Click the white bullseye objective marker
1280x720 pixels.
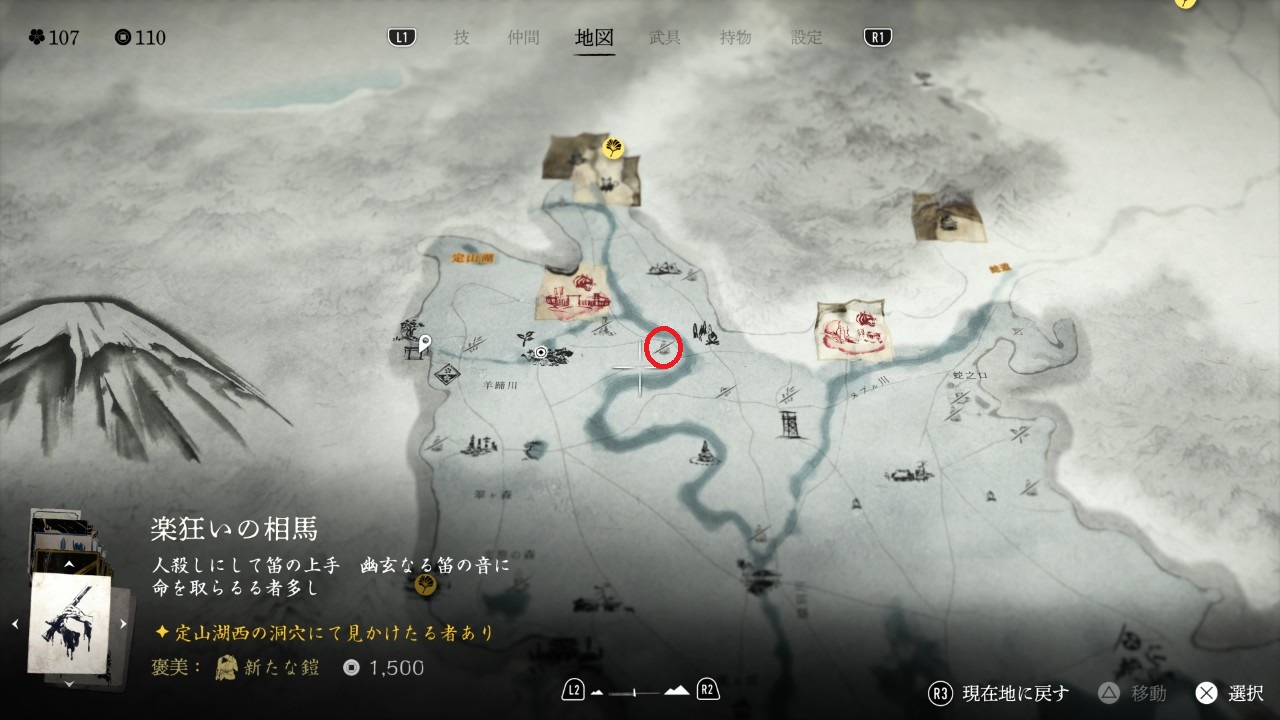tap(541, 353)
